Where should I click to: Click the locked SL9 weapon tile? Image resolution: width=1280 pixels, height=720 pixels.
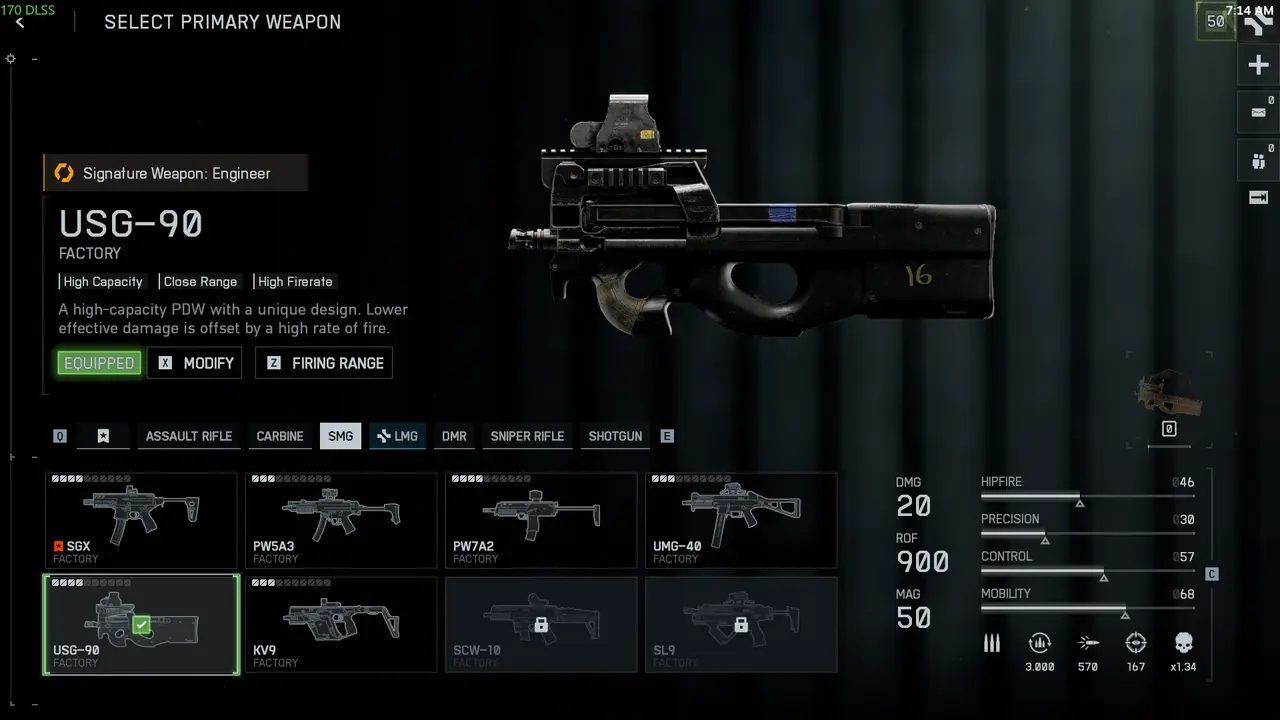[741, 624]
